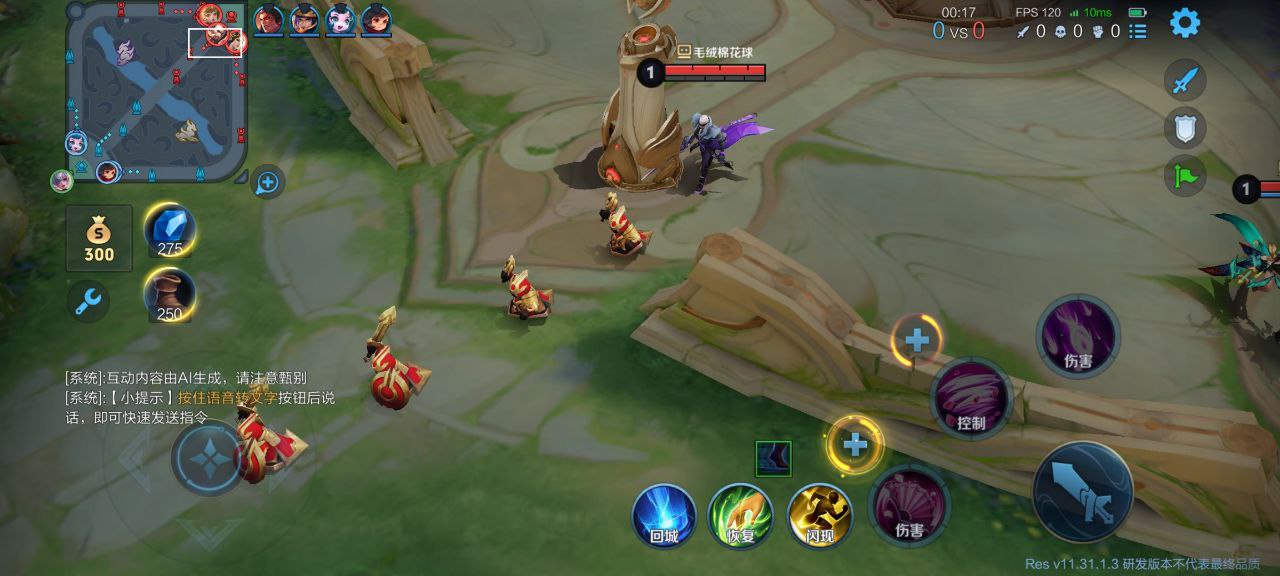
Task: Open the shop via the 300 gold button
Action: 99,238
